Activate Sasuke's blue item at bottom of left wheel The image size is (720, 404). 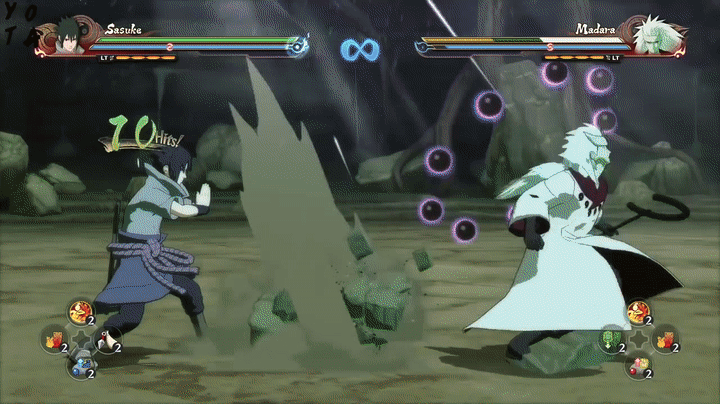click(x=81, y=366)
